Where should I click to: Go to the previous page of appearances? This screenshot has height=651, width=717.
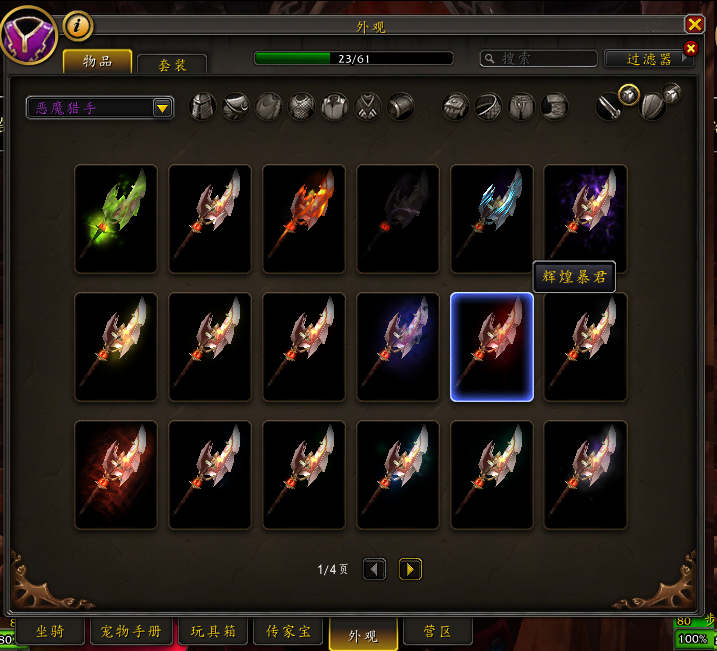click(374, 569)
